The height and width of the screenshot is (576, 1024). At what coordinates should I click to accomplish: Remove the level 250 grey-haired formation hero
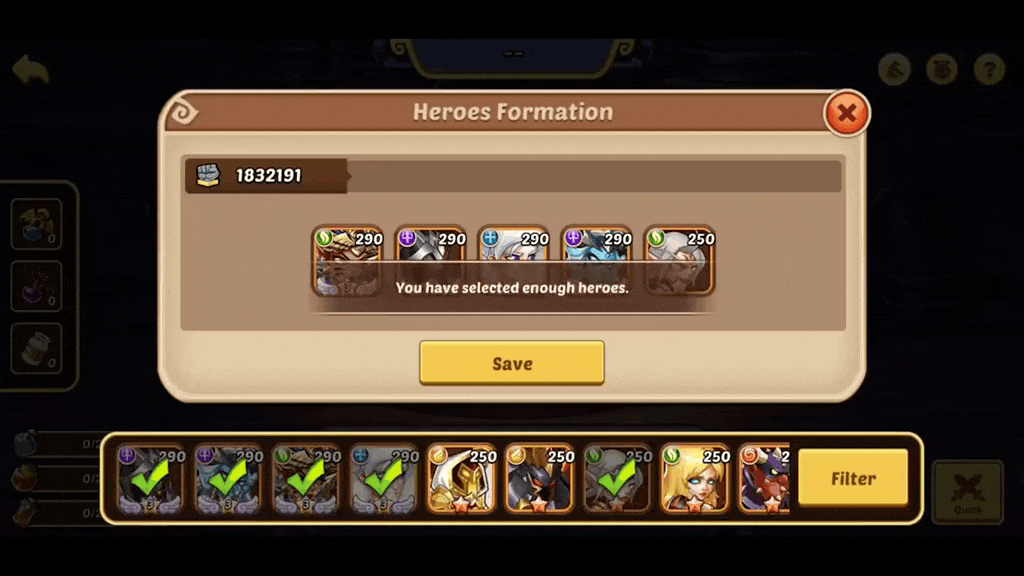click(679, 260)
